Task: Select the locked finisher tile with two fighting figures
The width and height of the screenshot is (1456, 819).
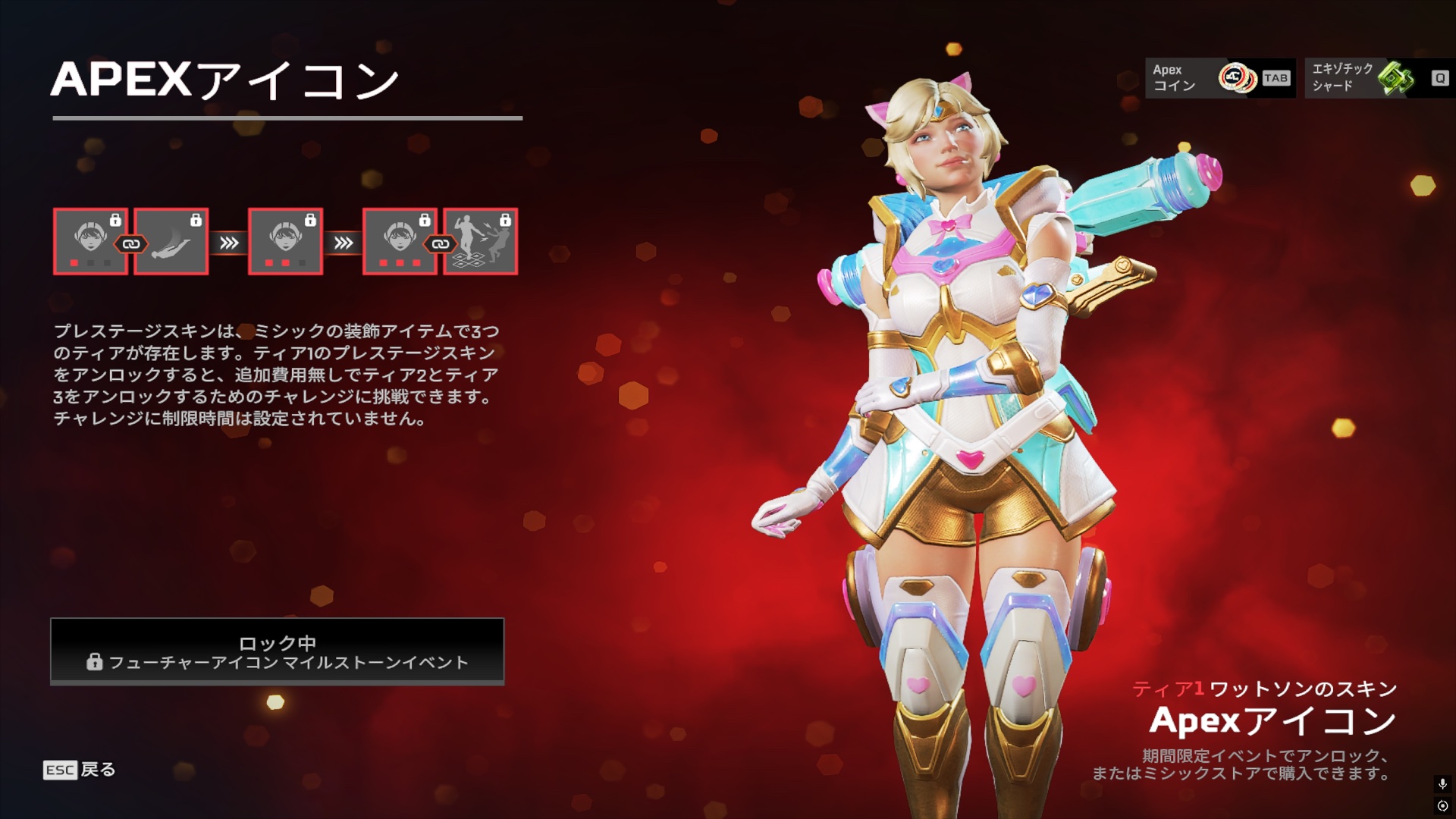Action: pyautogui.click(x=481, y=241)
